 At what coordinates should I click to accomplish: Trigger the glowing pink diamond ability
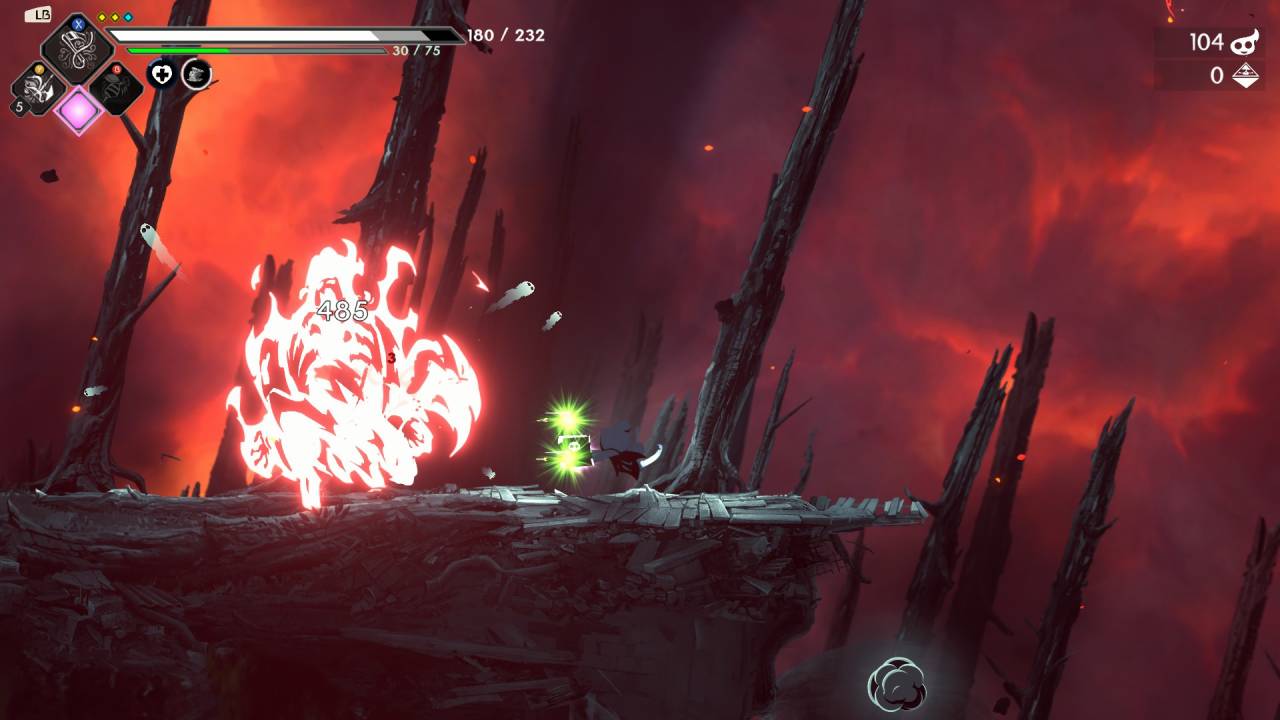(x=78, y=110)
